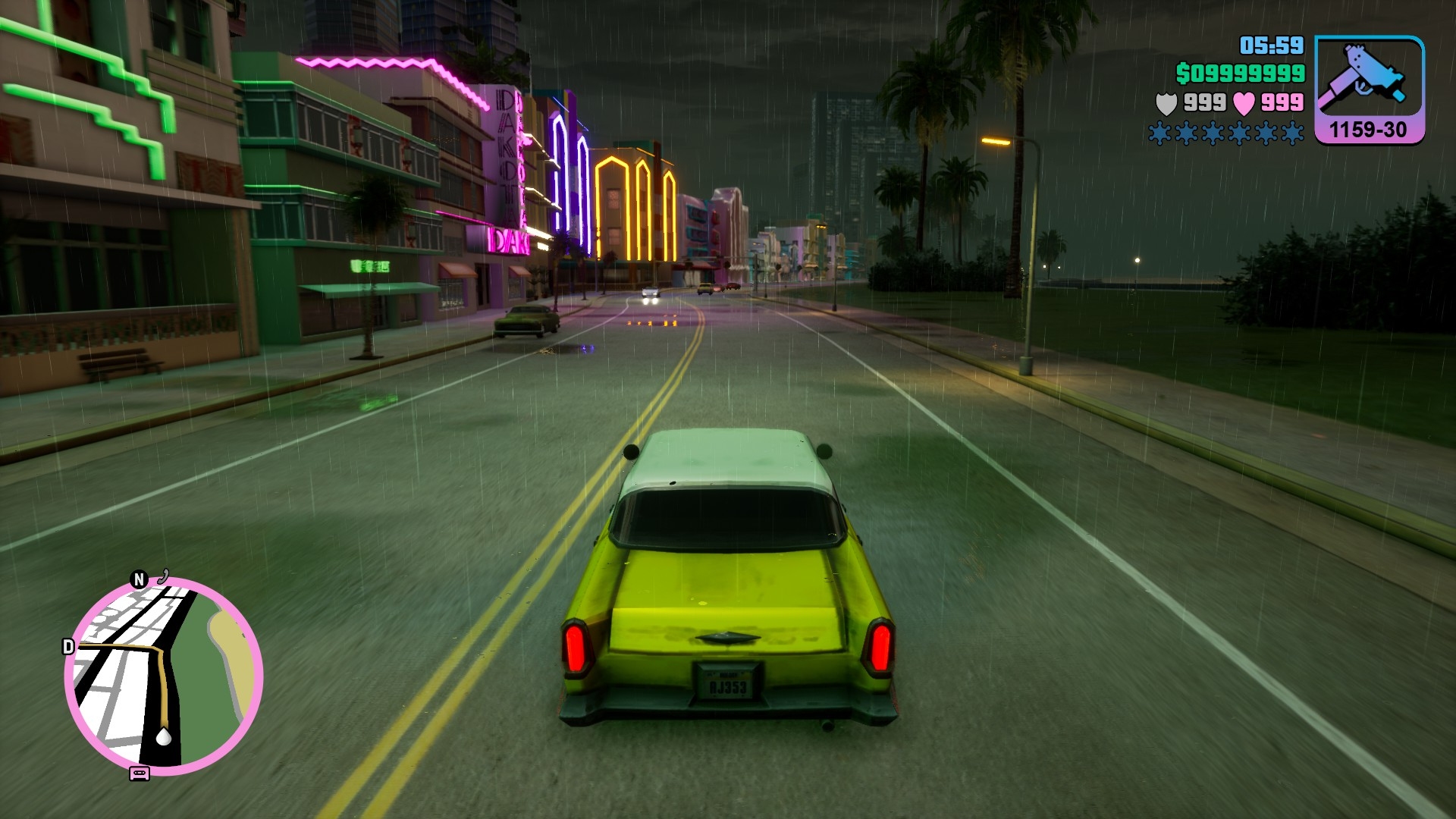Image resolution: width=1456 pixels, height=819 pixels.
Task: Click the north N indicator on the minimap
Action: pyautogui.click(x=139, y=580)
